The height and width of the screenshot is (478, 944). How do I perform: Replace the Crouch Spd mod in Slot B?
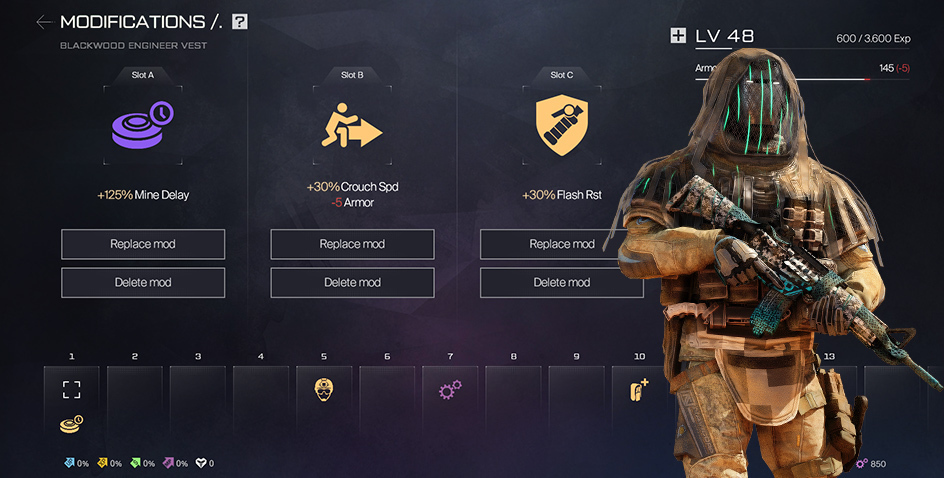coord(352,244)
